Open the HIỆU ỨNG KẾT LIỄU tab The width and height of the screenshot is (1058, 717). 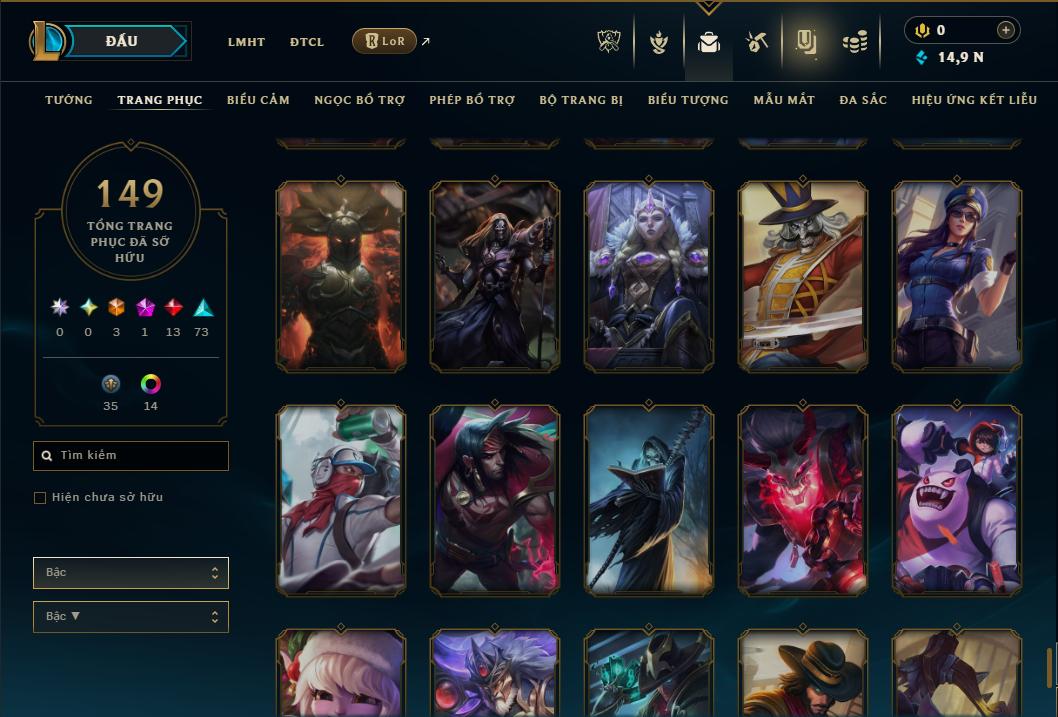(x=974, y=100)
